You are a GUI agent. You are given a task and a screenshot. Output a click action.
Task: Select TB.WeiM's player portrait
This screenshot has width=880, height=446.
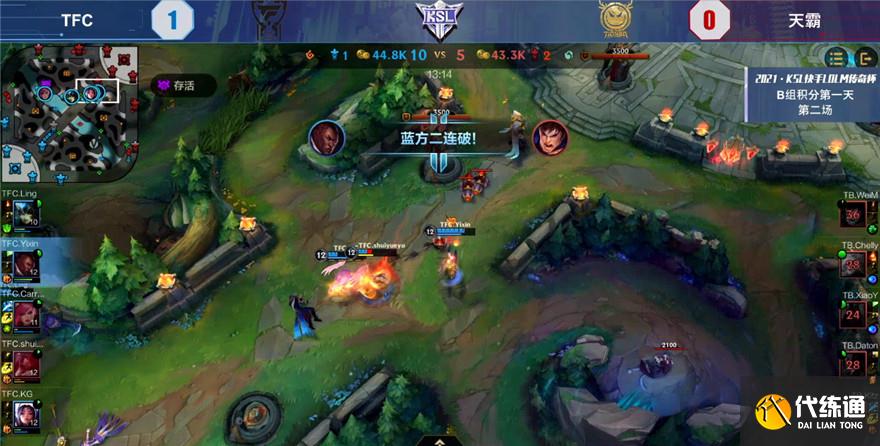(854, 216)
